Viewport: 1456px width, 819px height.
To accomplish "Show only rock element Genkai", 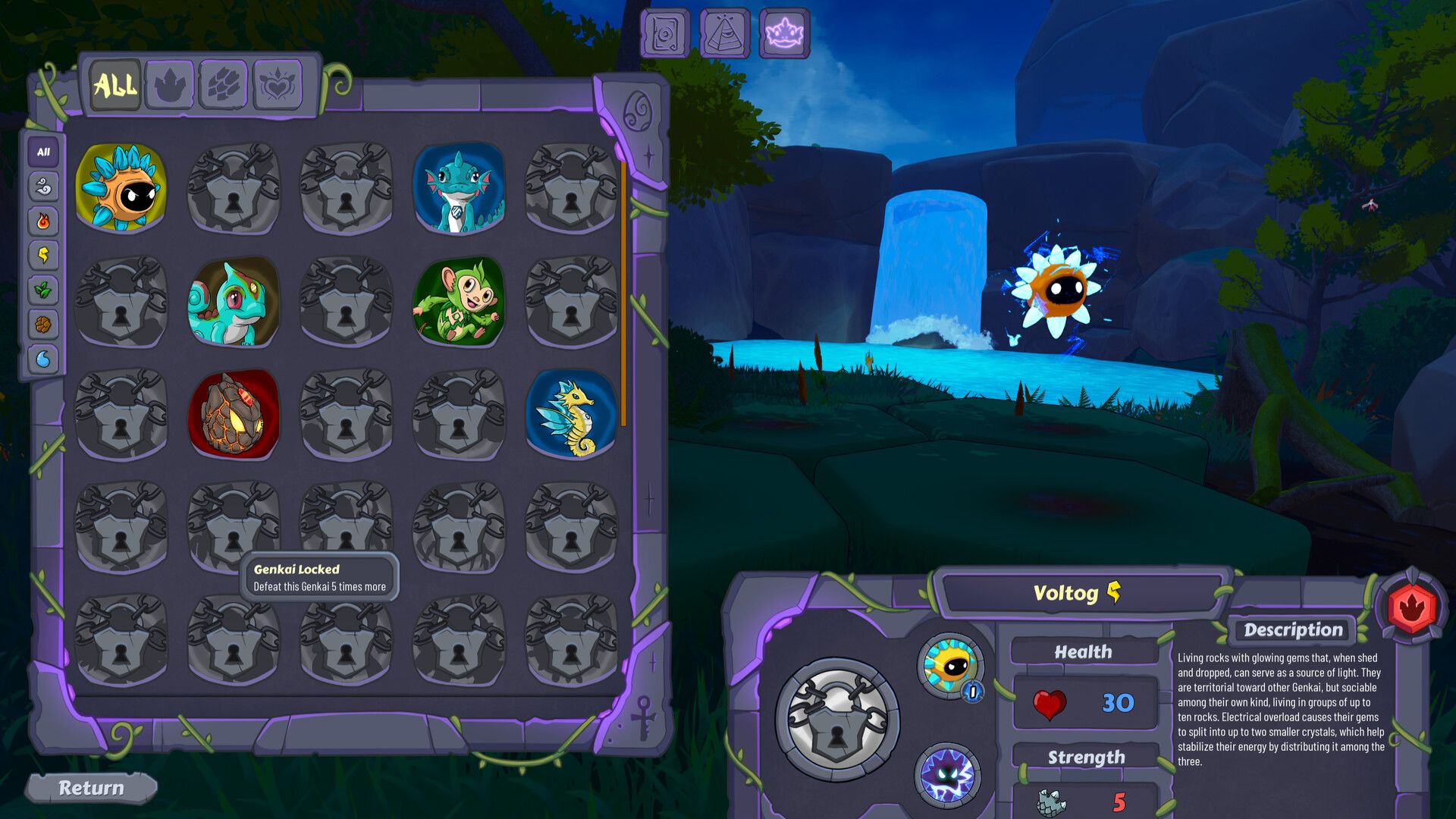I will [43, 325].
